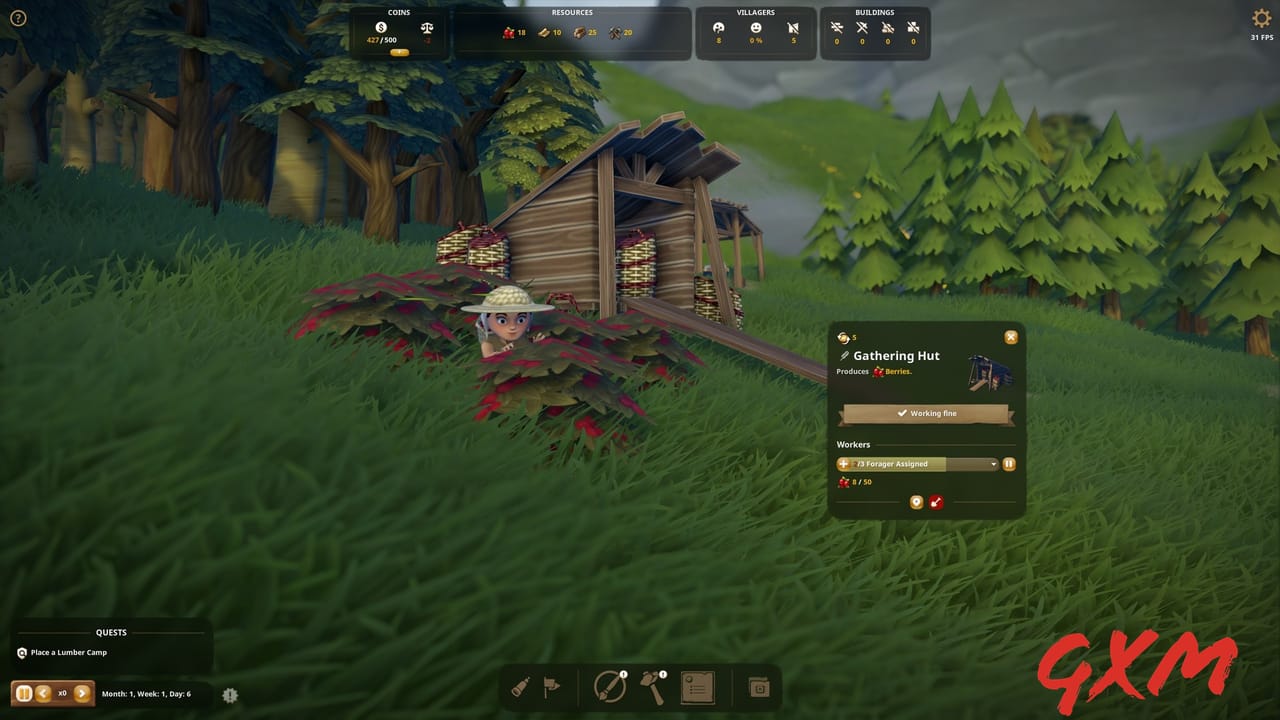Open the brush build menu
Screen dimensions: 1280x720
(611, 688)
